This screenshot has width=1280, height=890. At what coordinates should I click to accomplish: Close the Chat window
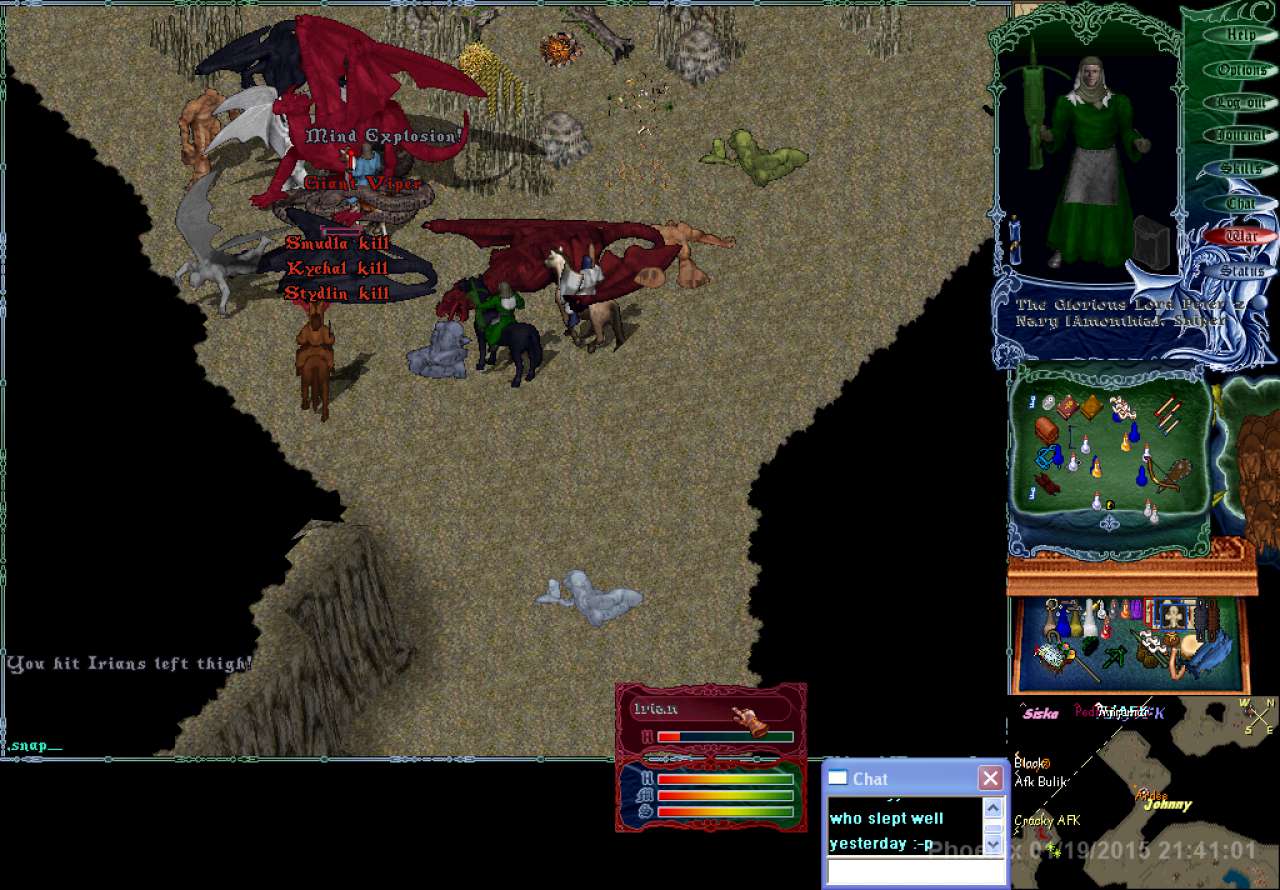990,778
